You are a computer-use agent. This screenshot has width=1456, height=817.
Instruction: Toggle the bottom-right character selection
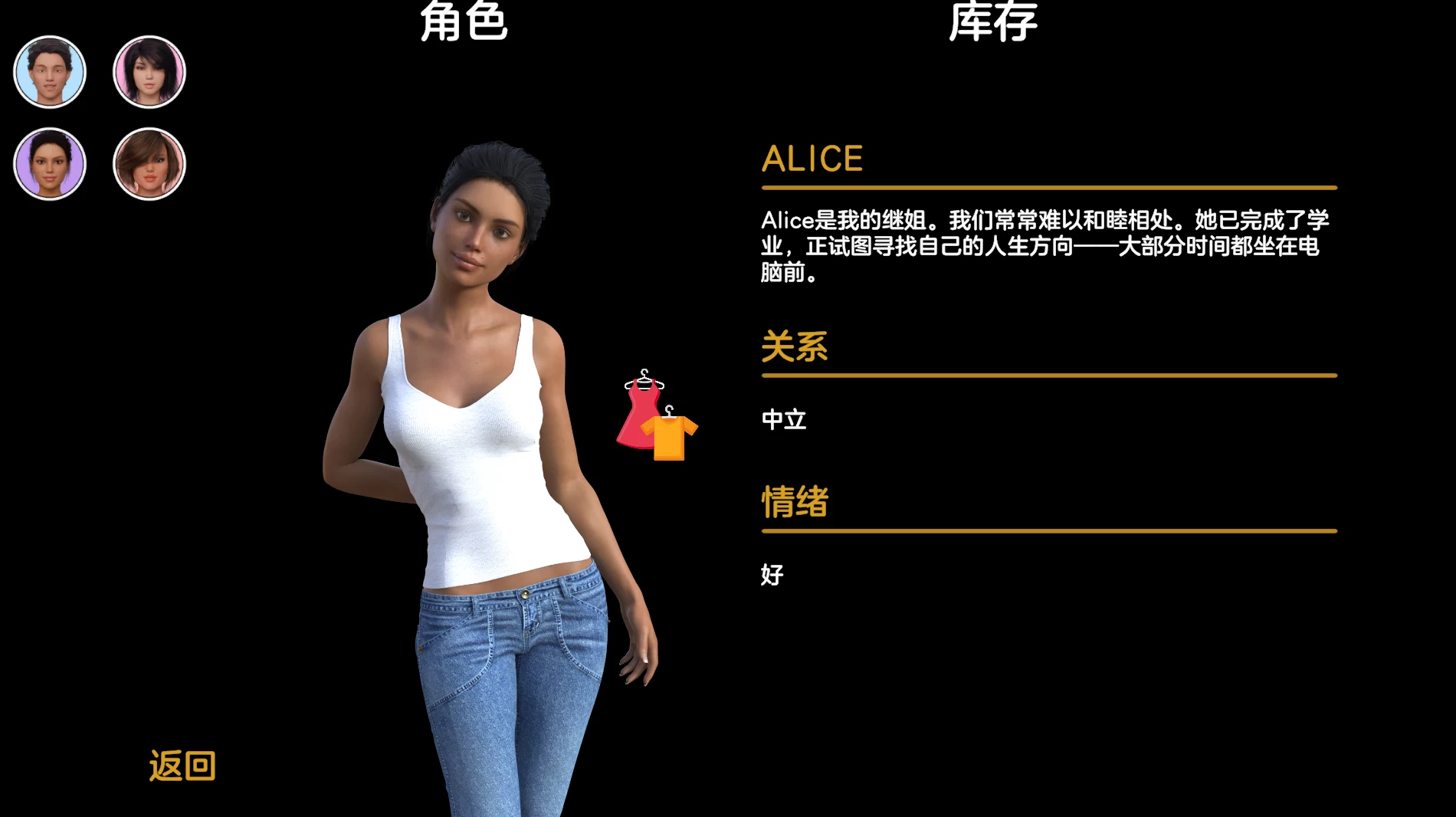click(x=149, y=163)
